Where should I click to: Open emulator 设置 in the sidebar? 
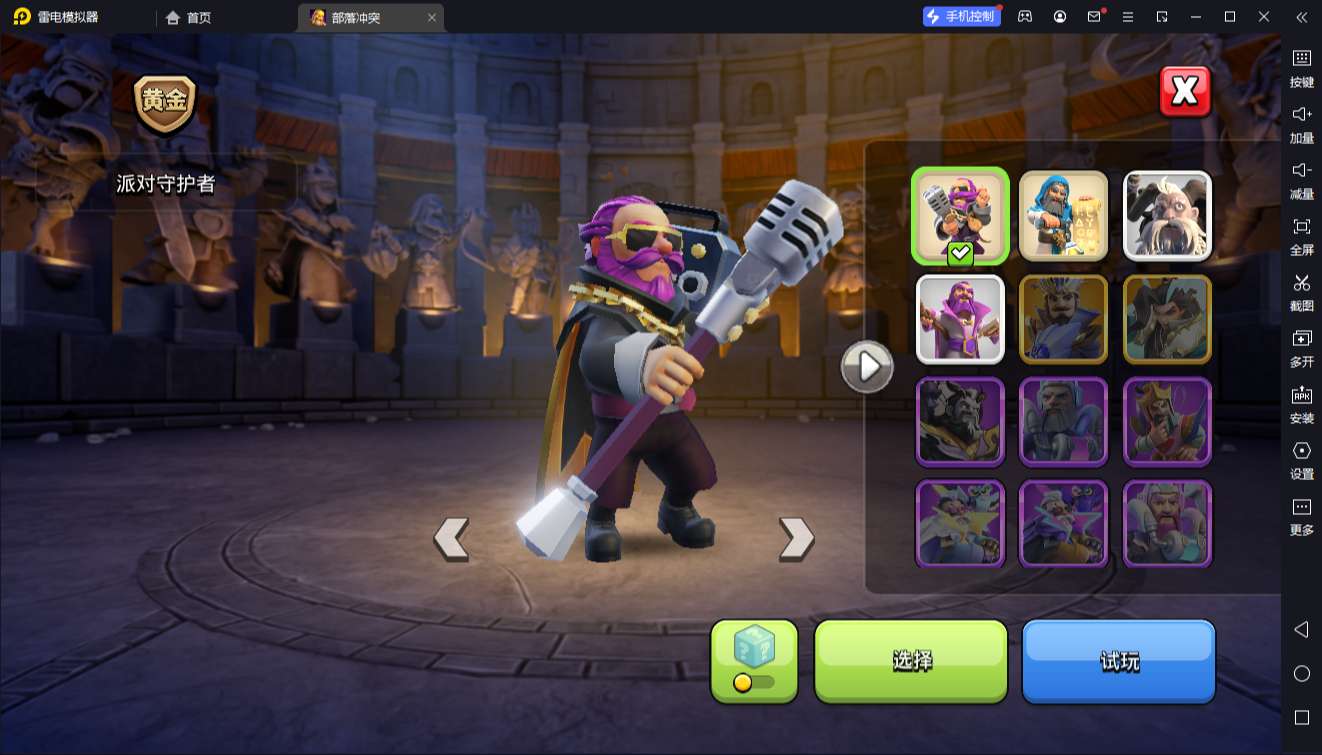click(x=1301, y=459)
